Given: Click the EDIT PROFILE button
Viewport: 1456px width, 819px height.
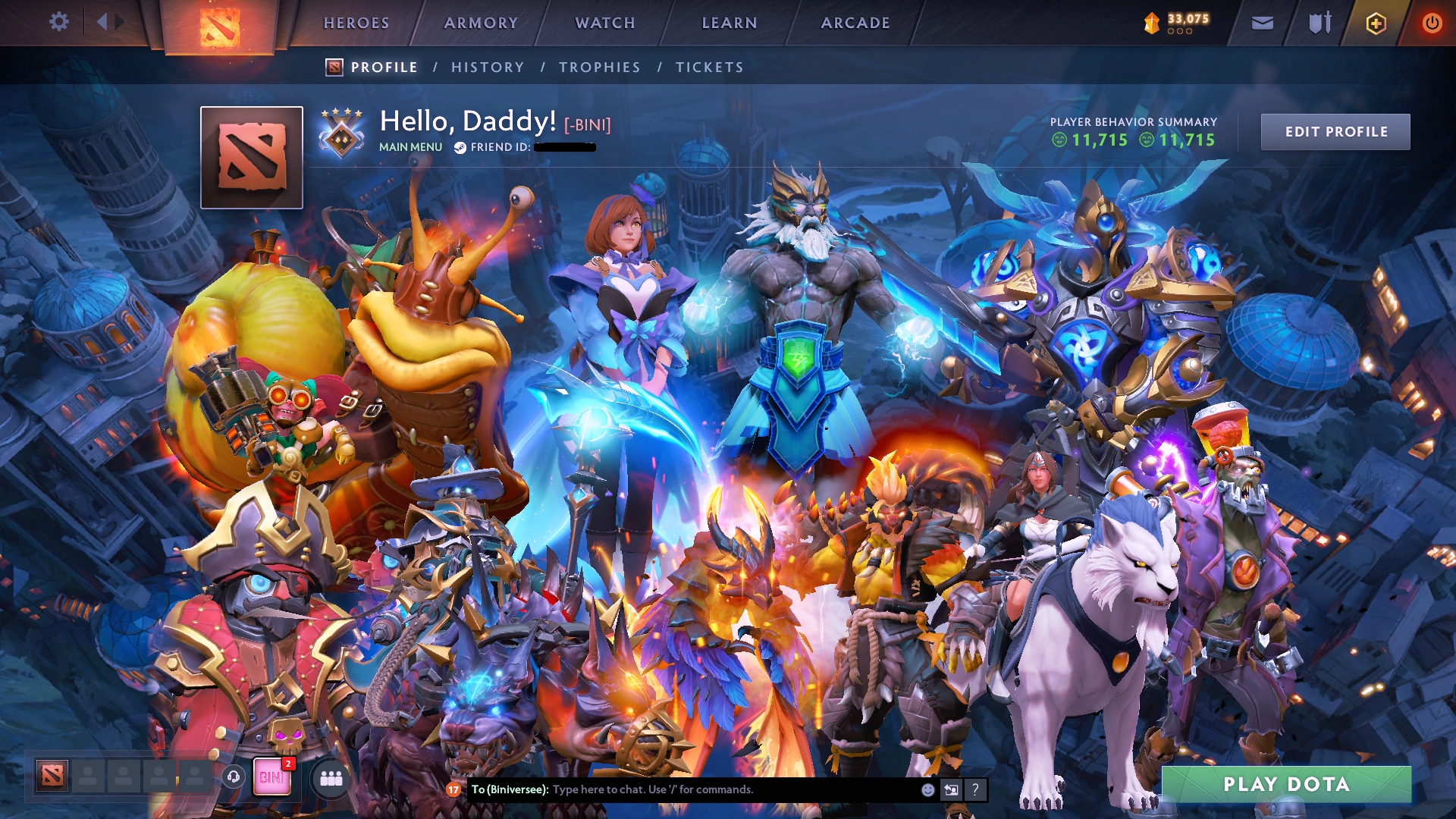Looking at the screenshot, I should [x=1335, y=131].
